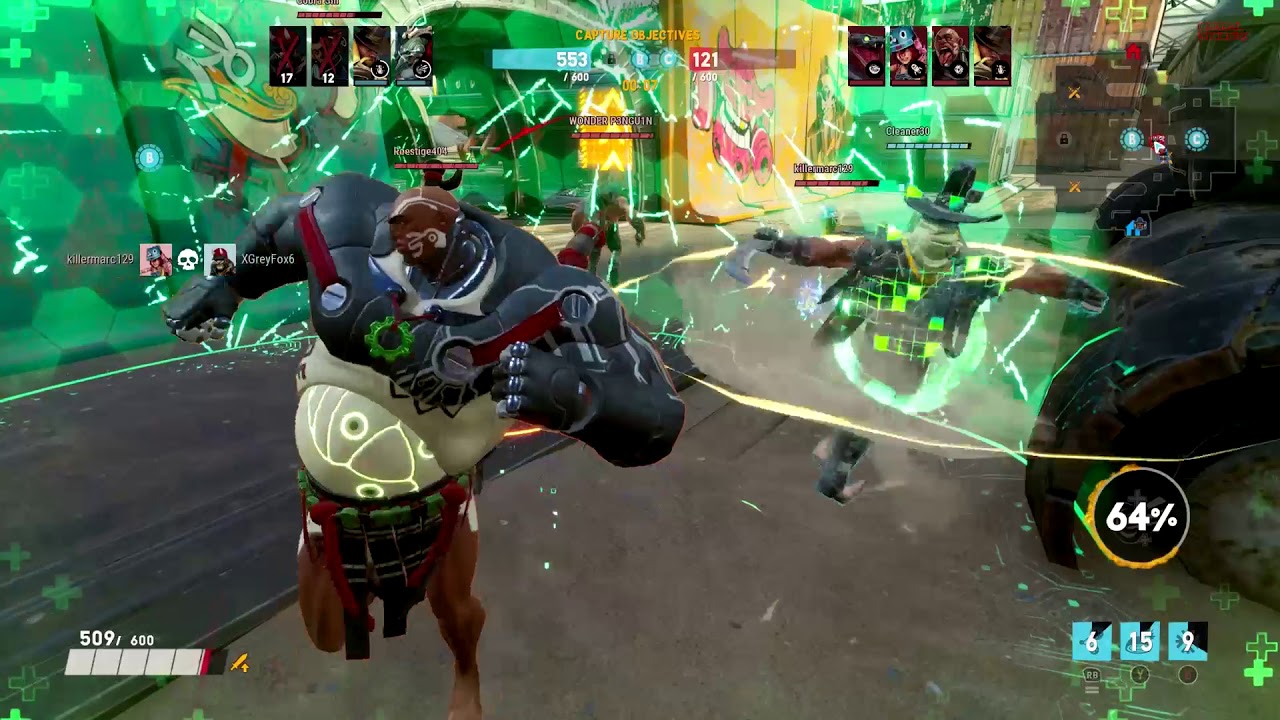Click the B objective icon beside the score
The height and width of the screenshot is (720, 1280).
tap(641, 60)
